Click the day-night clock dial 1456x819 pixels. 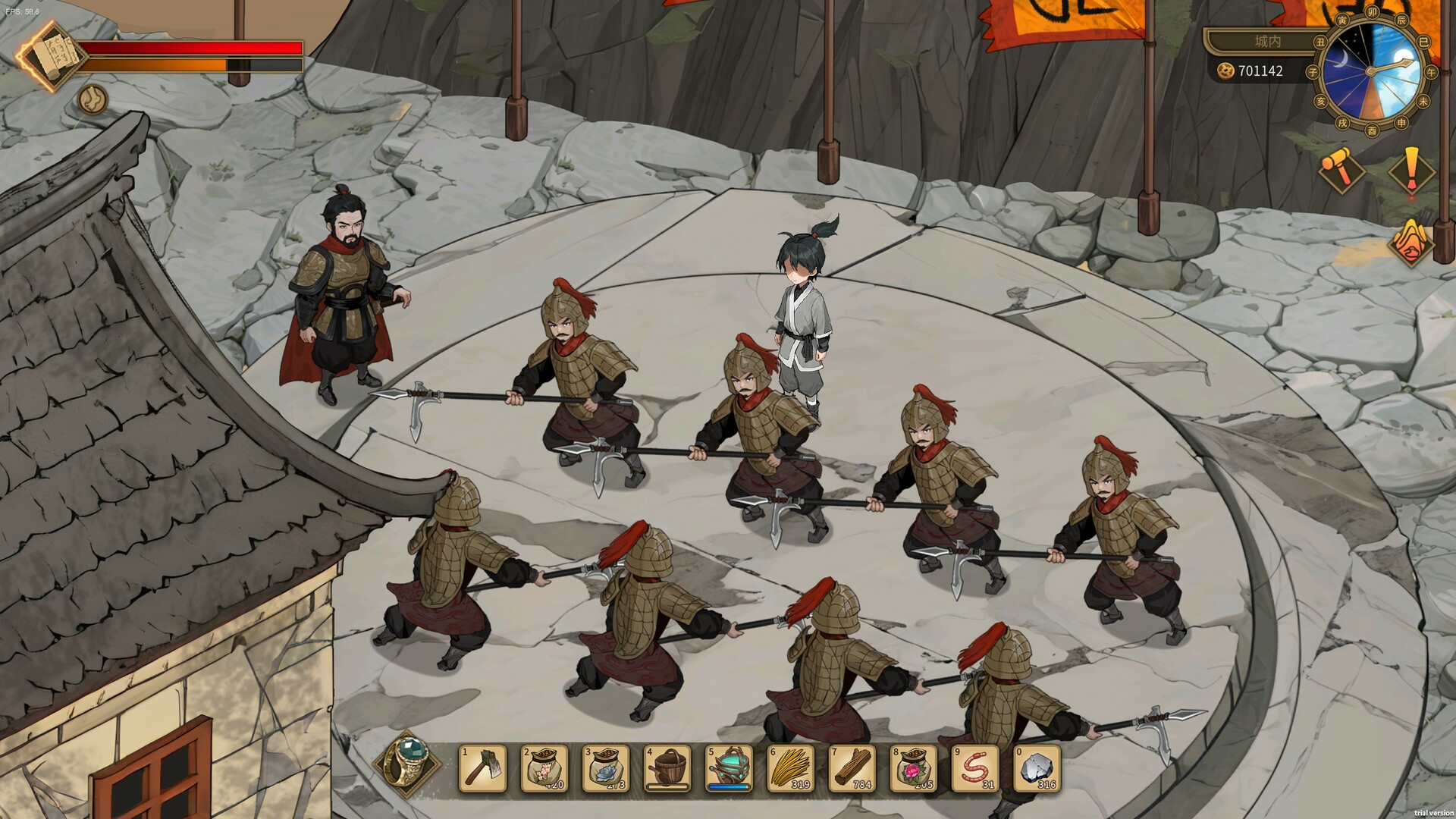coord(1372,71)
